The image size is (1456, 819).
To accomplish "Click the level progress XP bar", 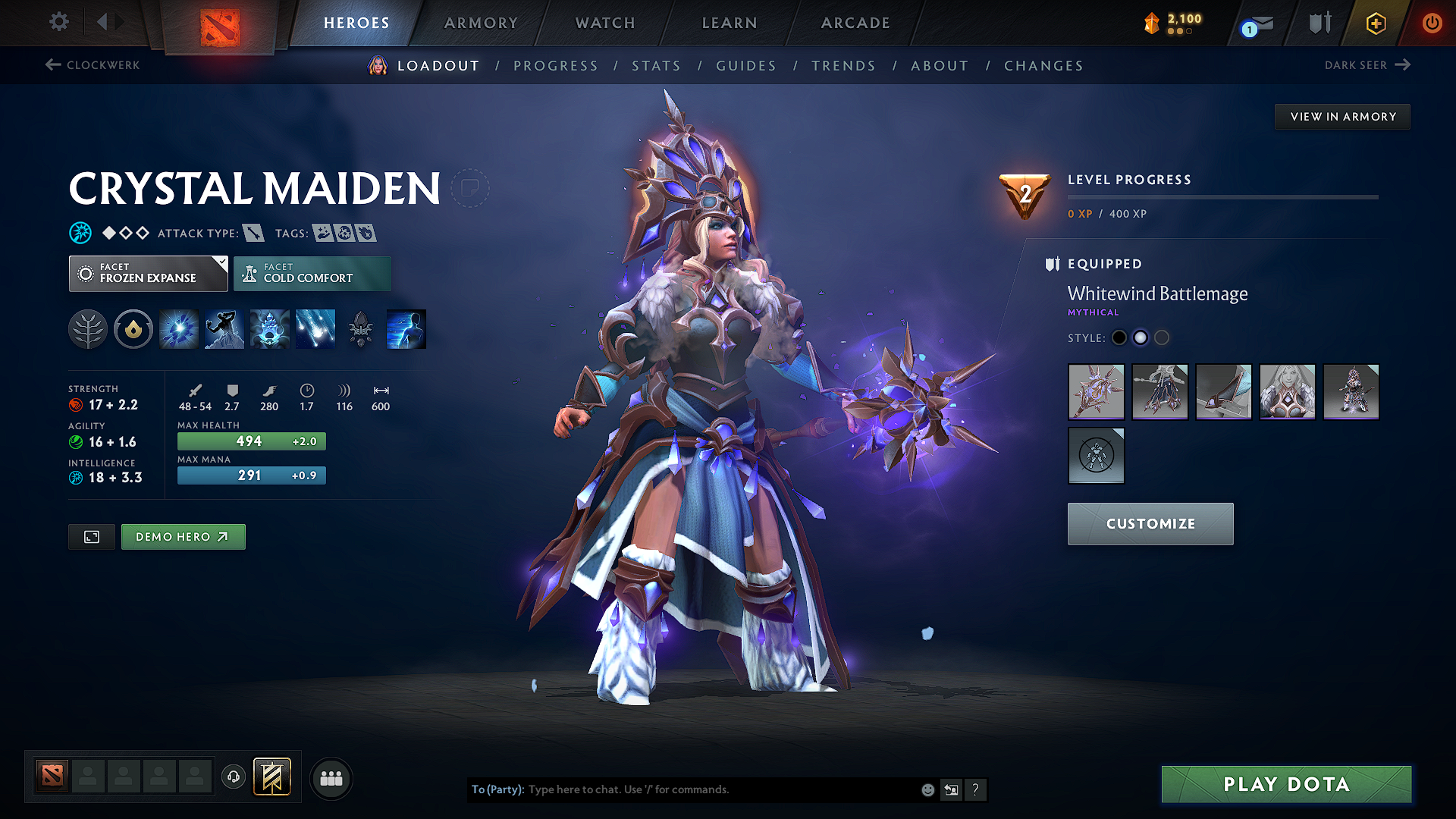I will point(1223,196).
